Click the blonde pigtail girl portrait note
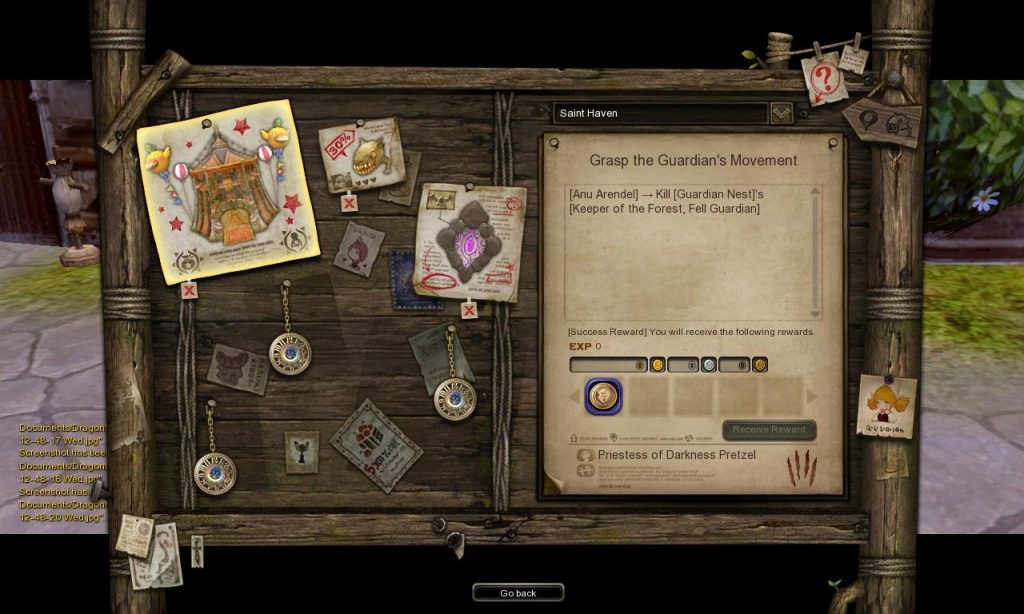 tap(887, 406)
